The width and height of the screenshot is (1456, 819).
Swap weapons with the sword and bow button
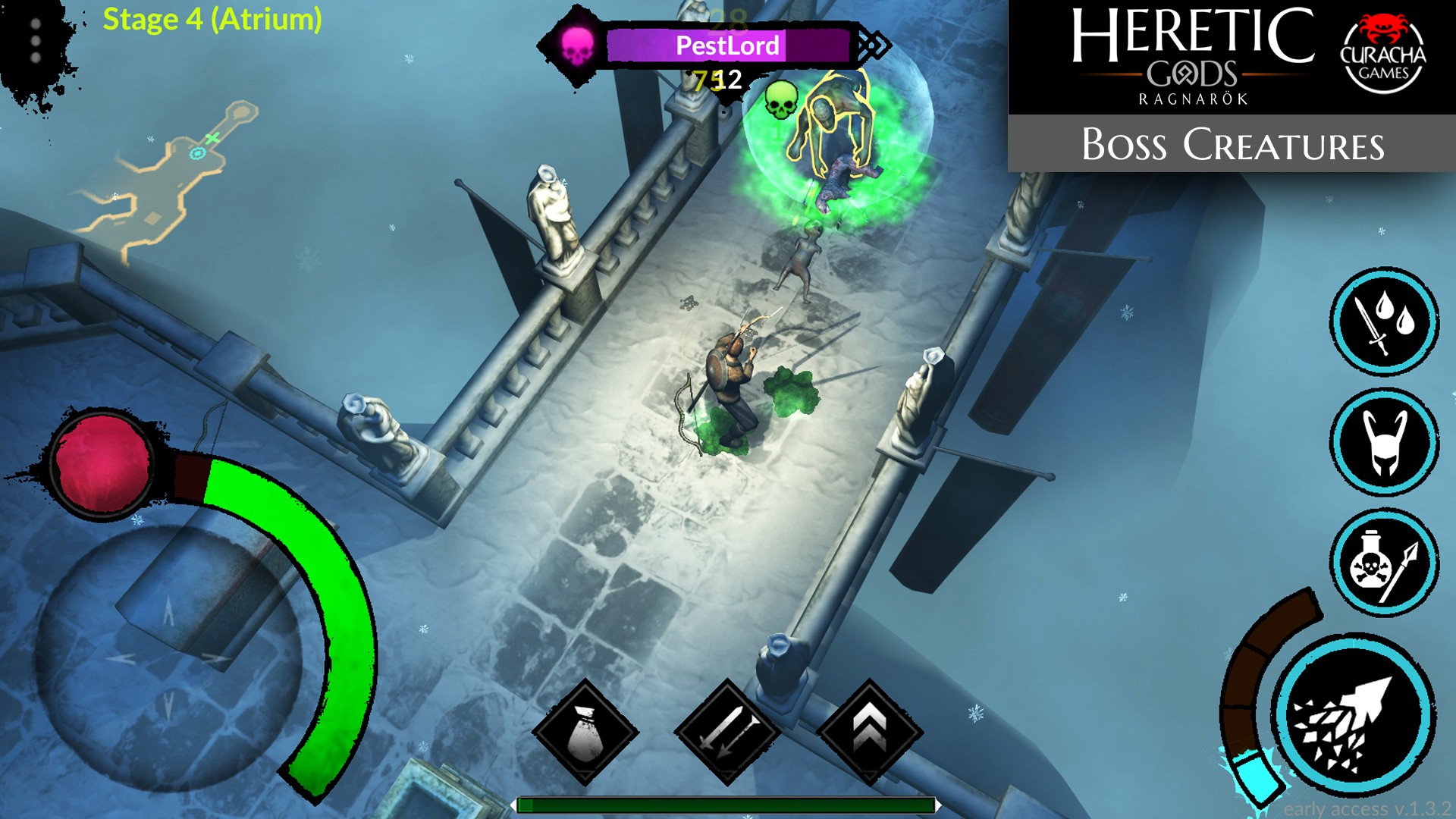[x=726, y=732]
